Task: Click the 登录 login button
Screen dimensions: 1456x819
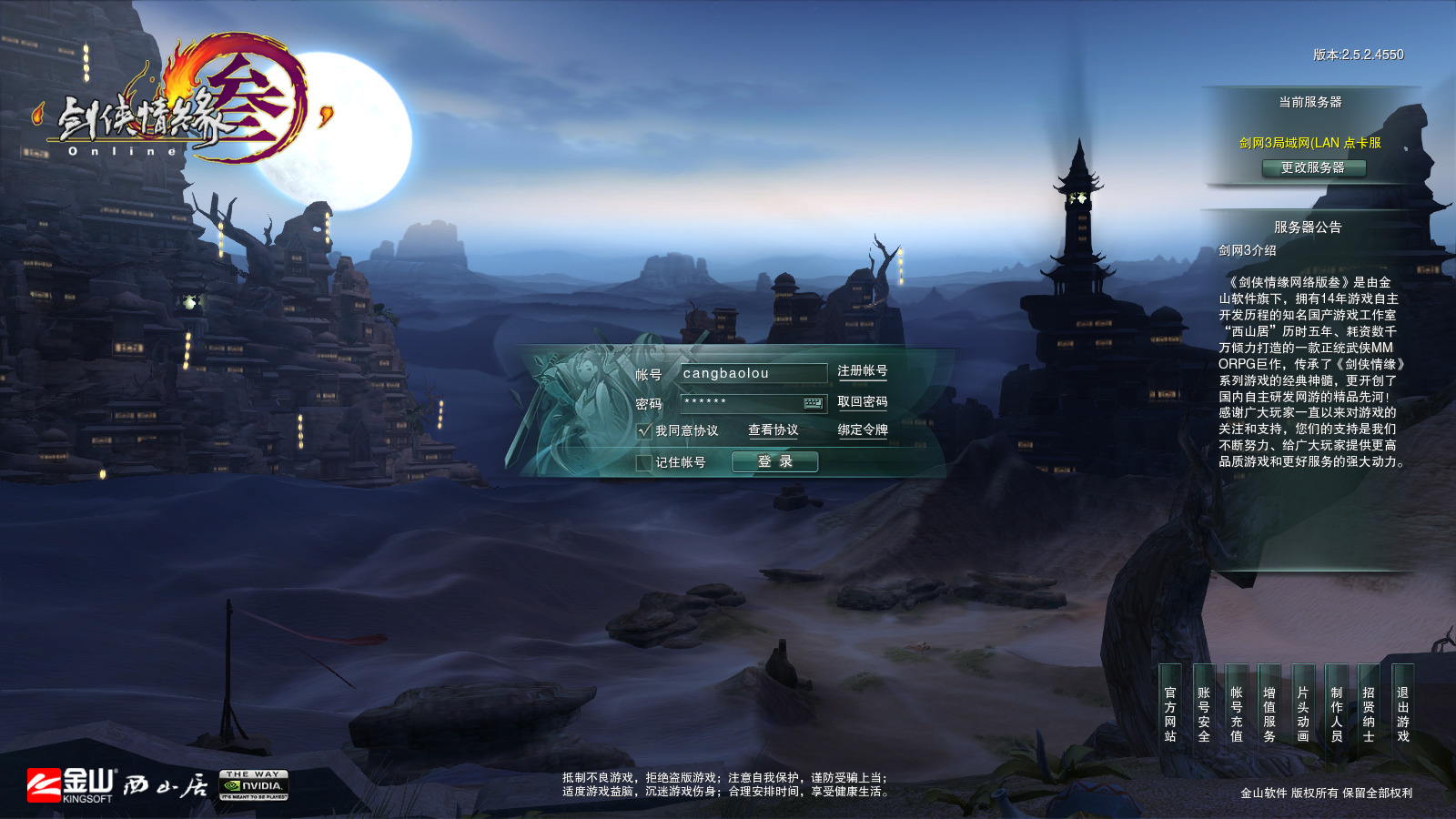Action: pos(774,462)
